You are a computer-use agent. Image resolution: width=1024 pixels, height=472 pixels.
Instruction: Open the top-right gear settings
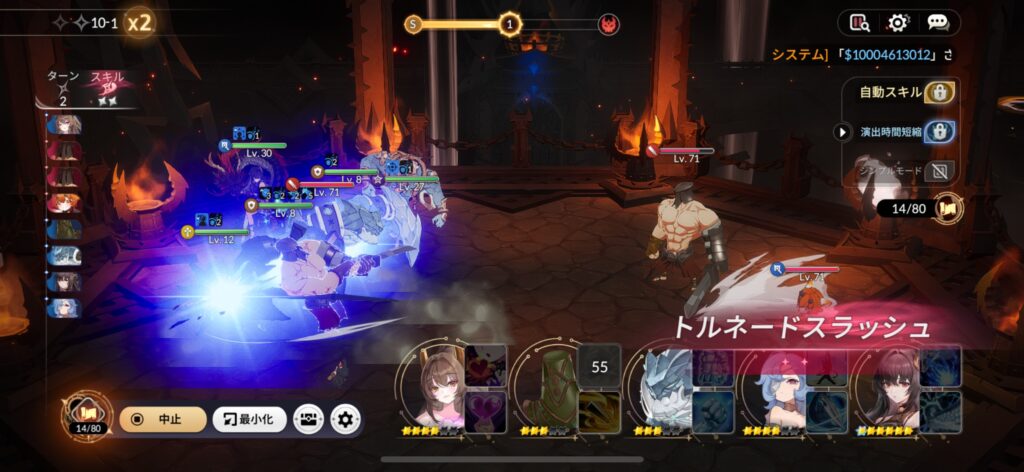tap(898, 22)
